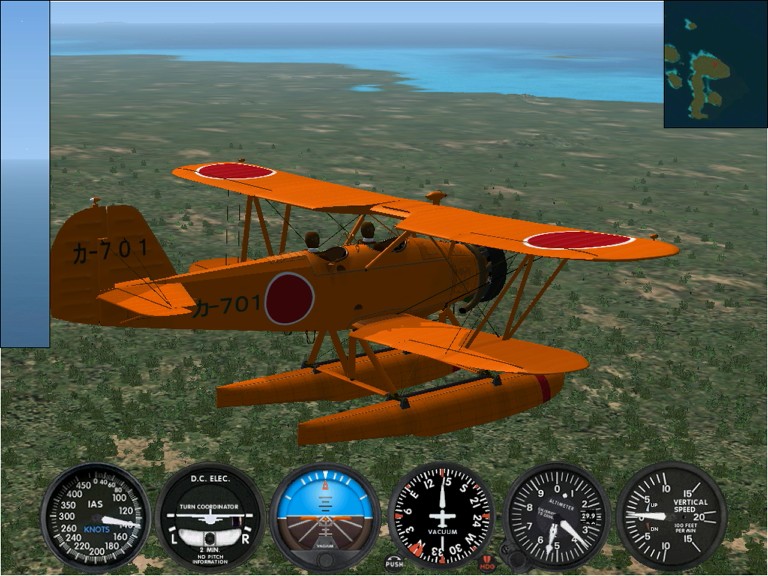Image resolution: width=768 pixels, height=576 pixels.
Task: Click the IAS airspeed indicator gauge
Action: (x=95, y=516)
